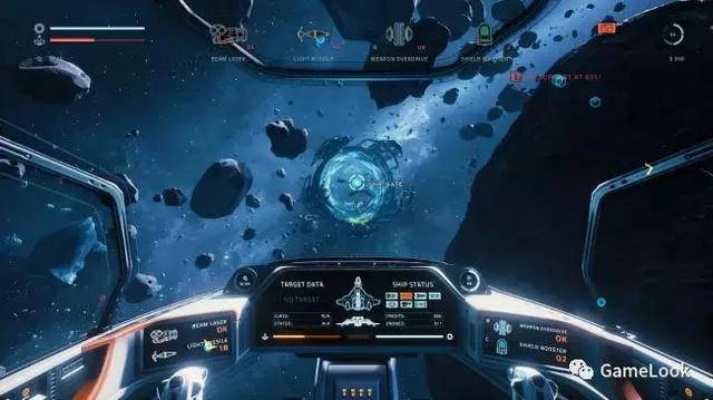This screenshot has height=400, width=713.
Task: Target the jump gate waypoint marker
Action: tap(353, 182)
